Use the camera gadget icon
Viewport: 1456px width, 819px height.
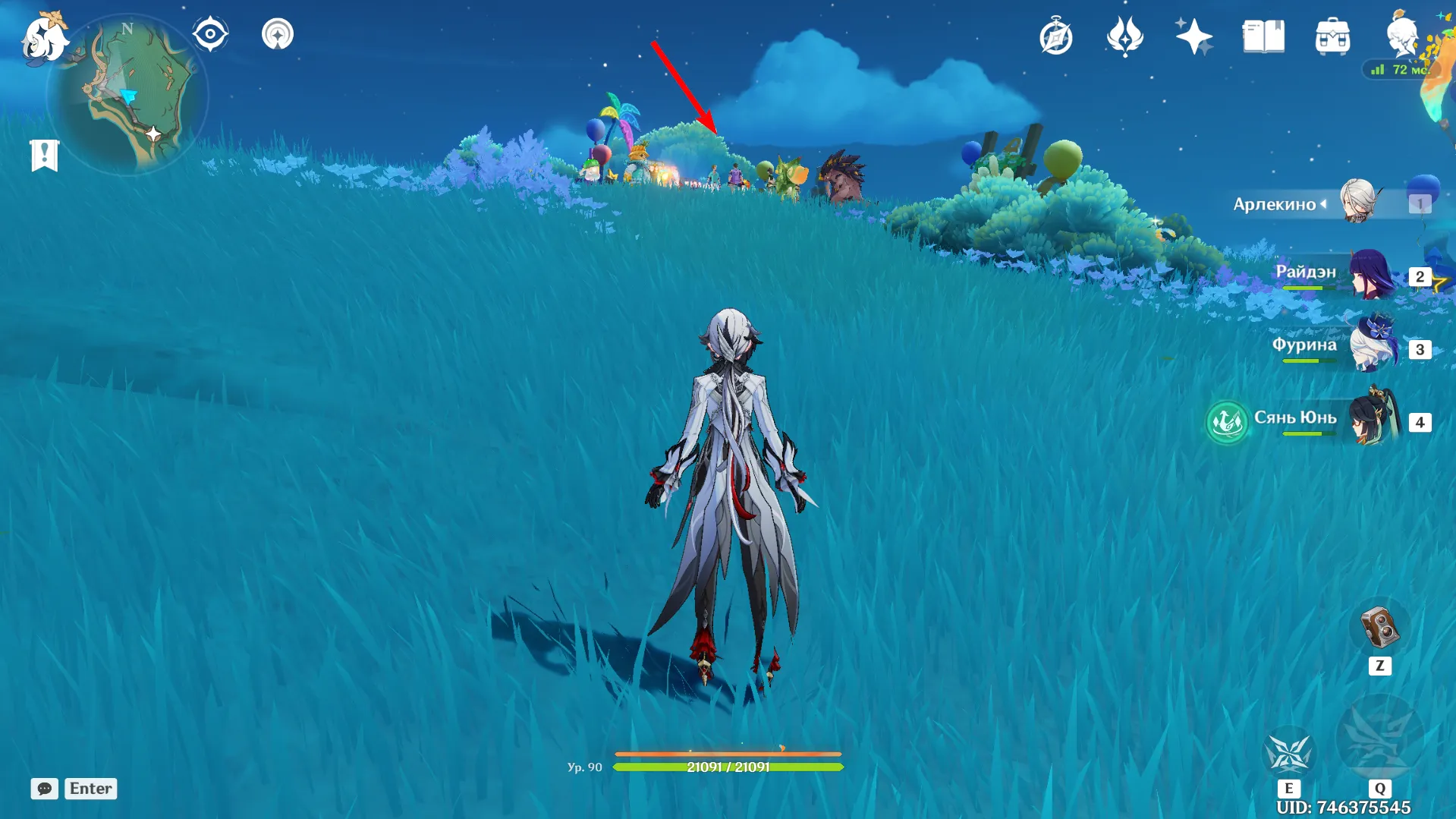(1379, 628)
